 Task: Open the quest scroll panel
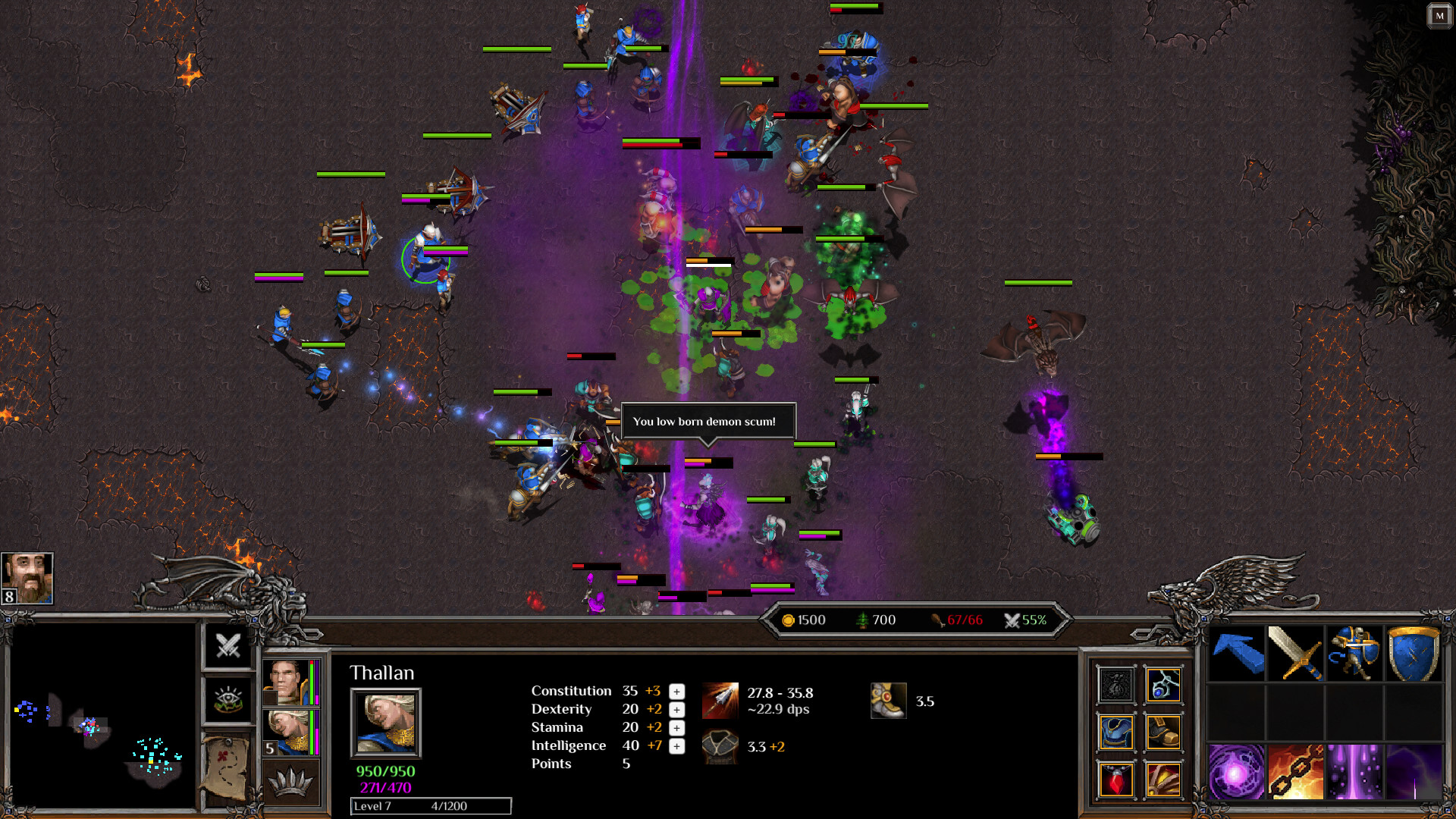(x=227, y=769)
